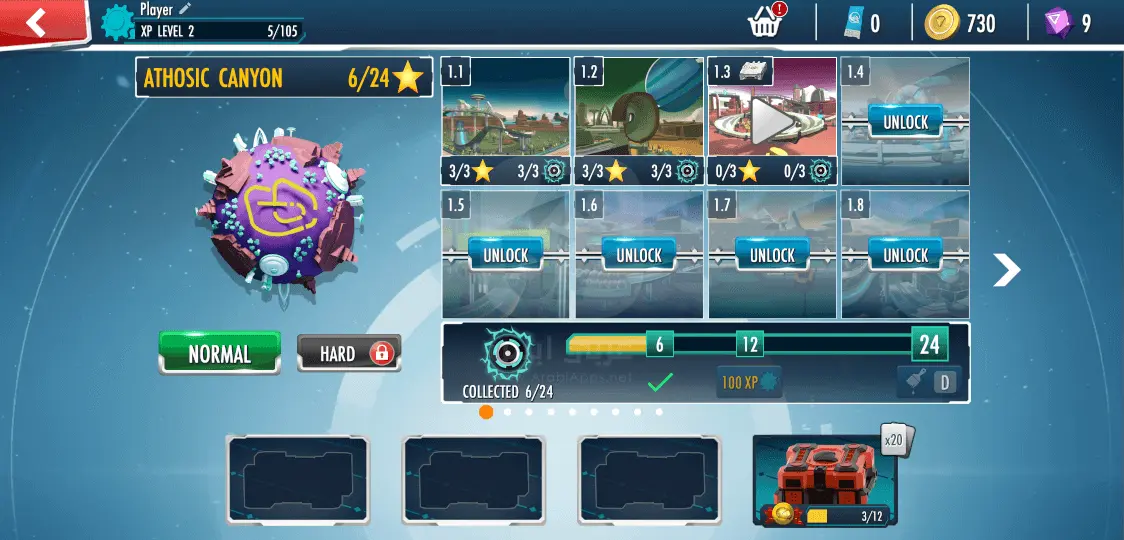Unlock level 1.6
This screenshot has height=540, width=1124.
coord(639,255)
